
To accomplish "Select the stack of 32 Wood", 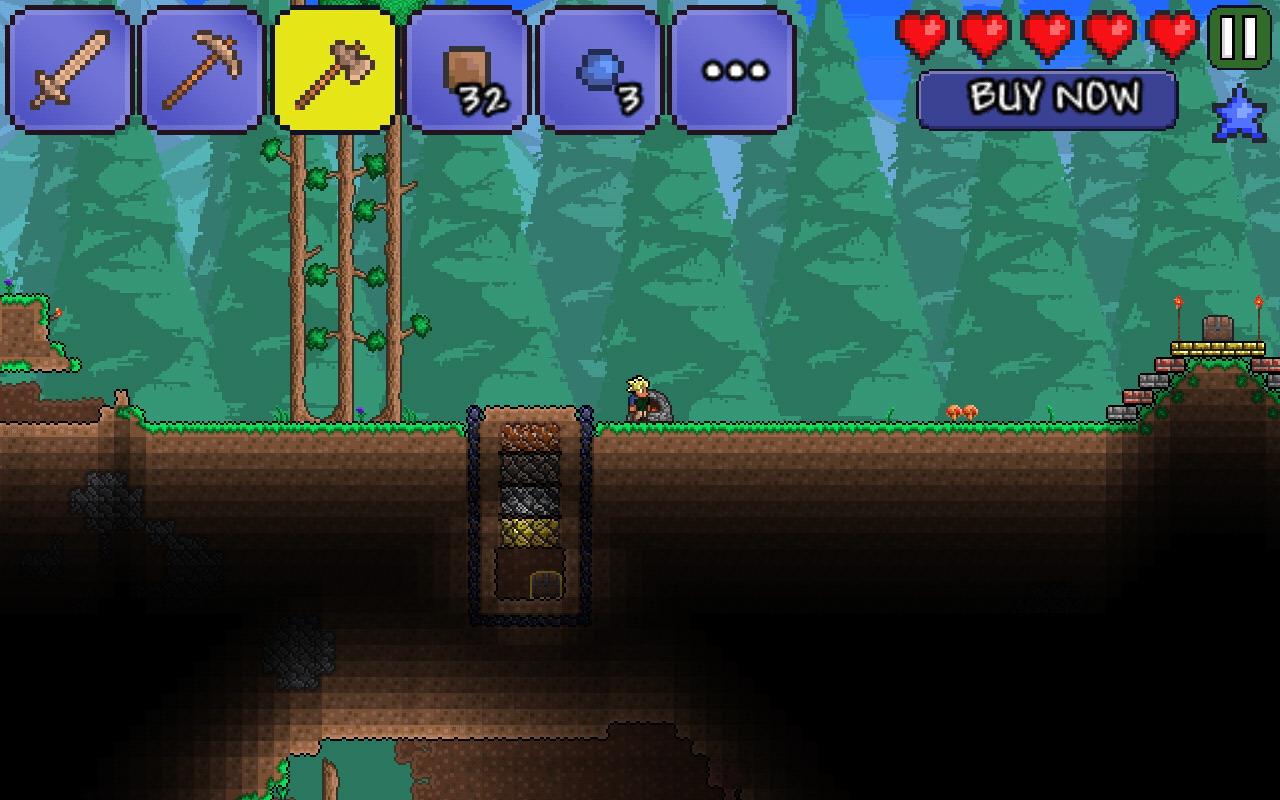I will 466,70.
